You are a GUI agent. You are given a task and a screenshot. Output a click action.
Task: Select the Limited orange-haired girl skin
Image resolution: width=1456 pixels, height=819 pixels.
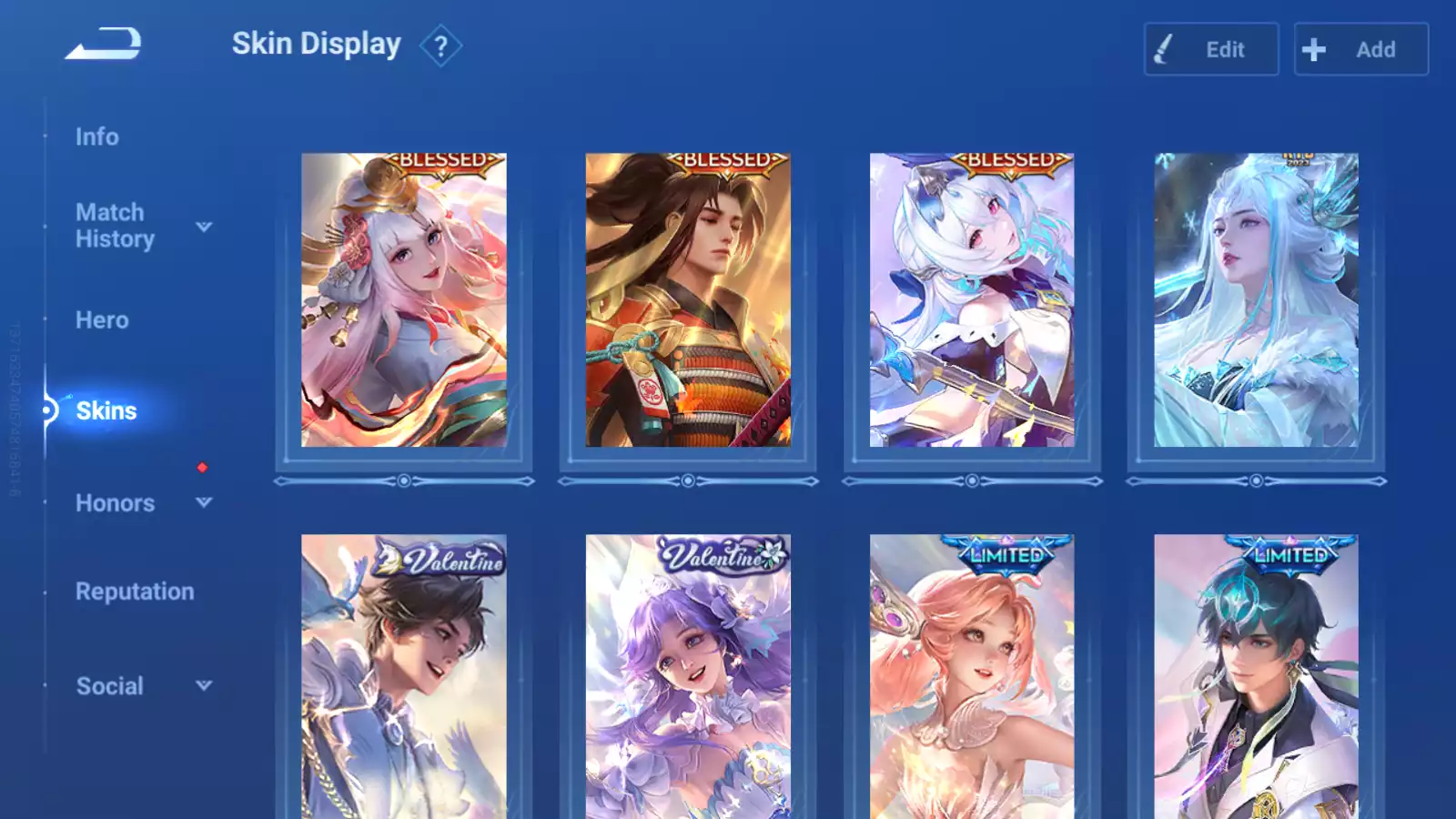(972, 678)
